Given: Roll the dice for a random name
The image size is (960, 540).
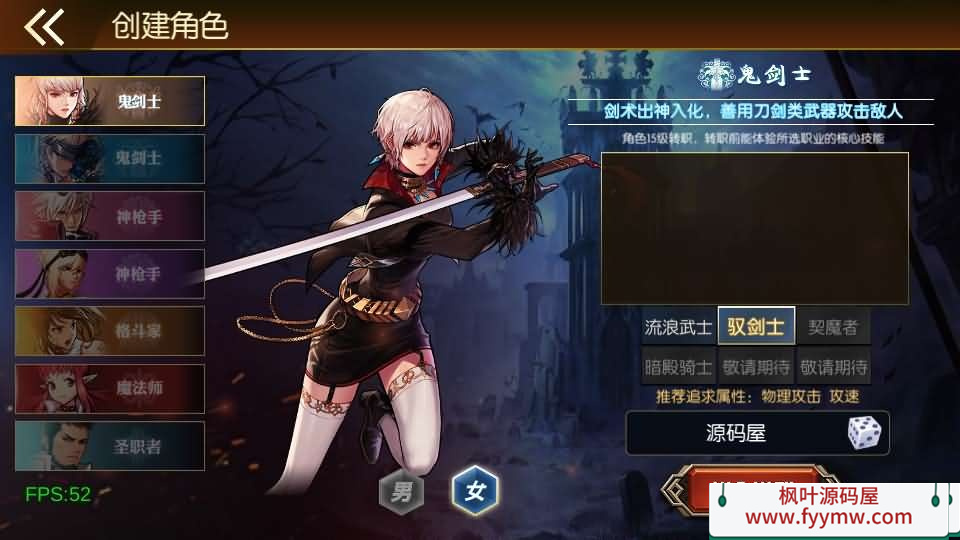Looking at the screenshot, I should click(x=864, y=433).
